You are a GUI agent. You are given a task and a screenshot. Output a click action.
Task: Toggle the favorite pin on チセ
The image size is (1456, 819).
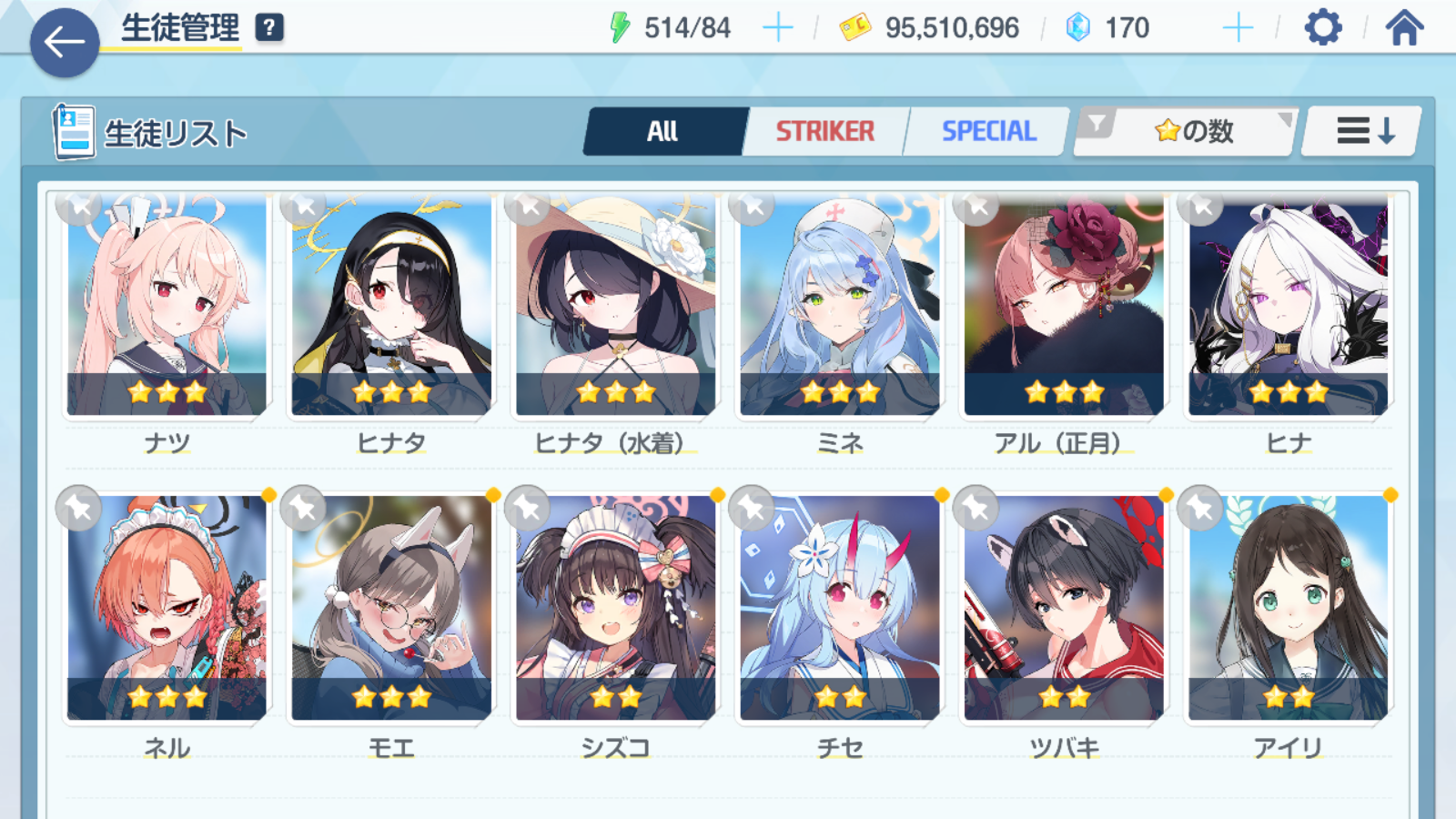[752, 508]
